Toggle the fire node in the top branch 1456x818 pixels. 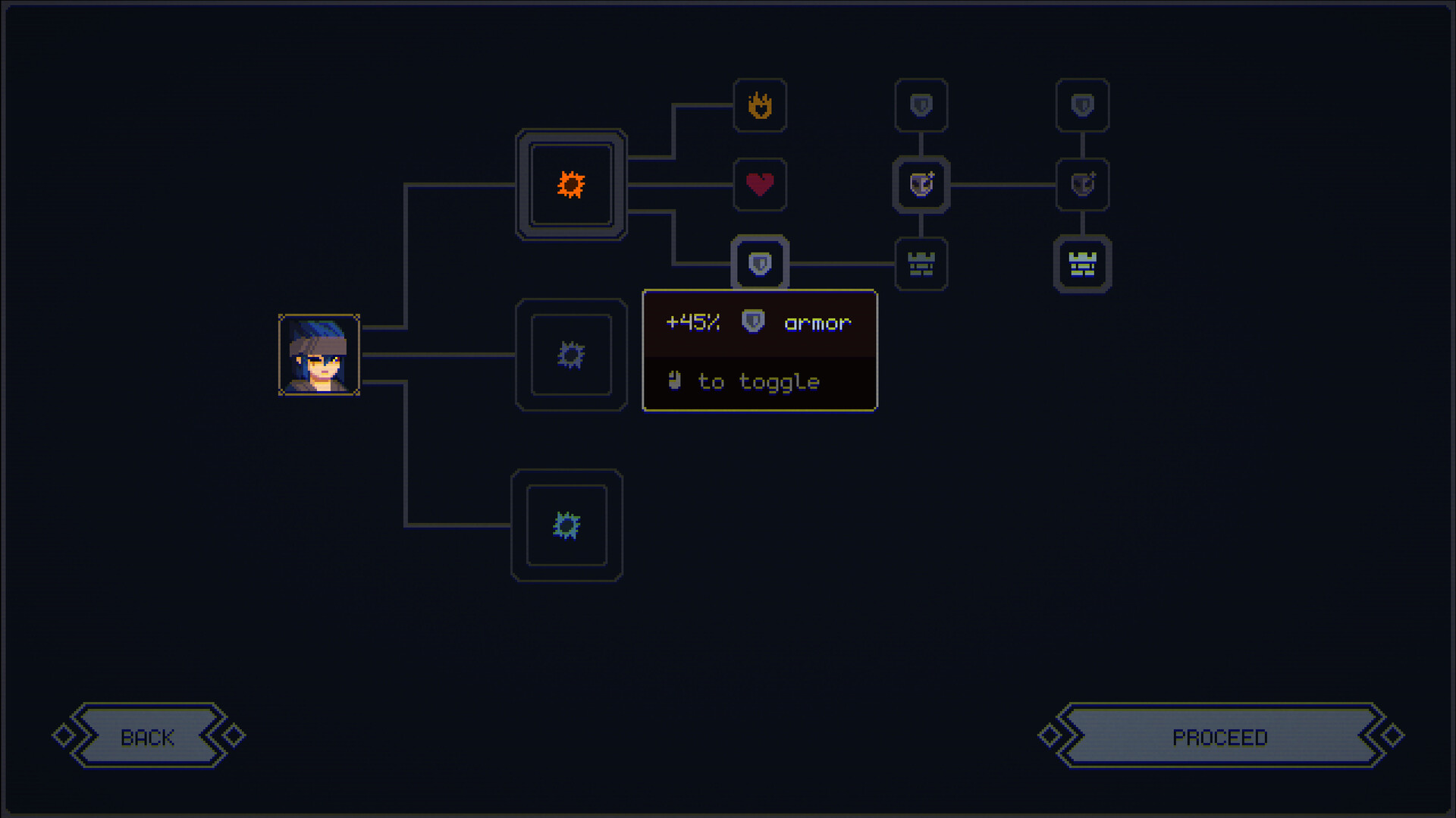[760, 106]
